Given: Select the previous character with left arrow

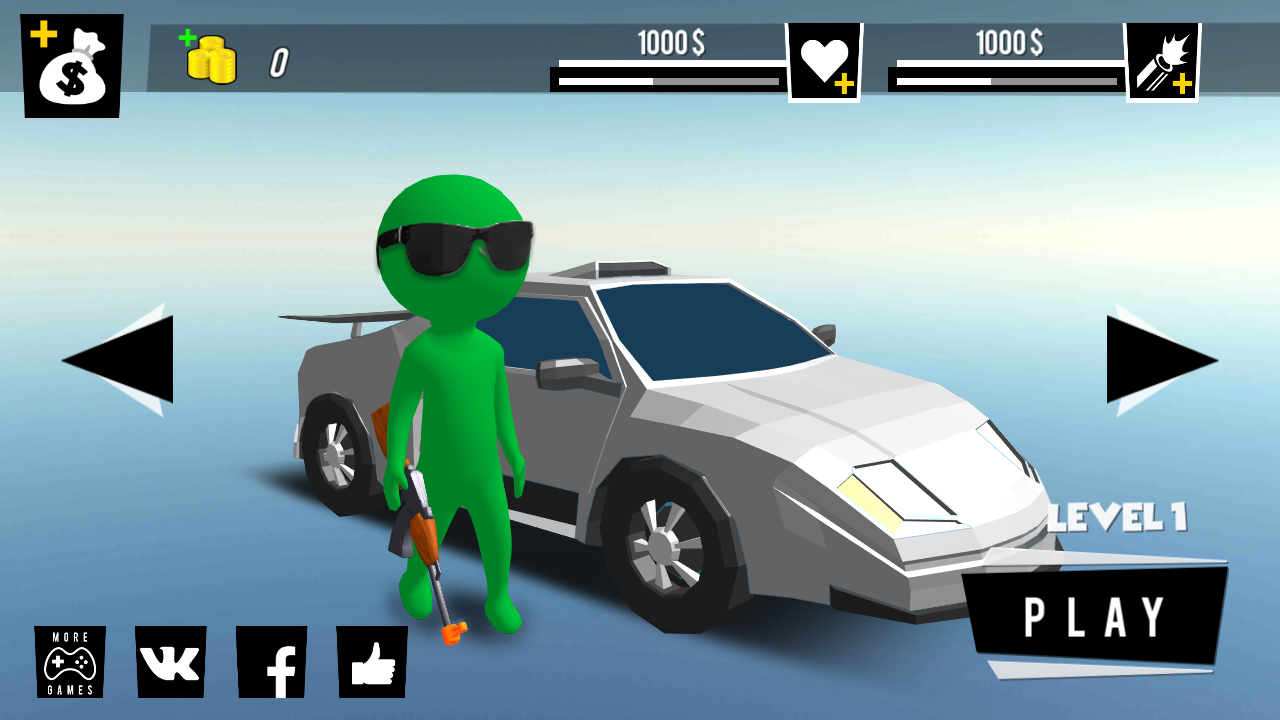Looking at the screenshot, I should [x=125, y=360].
